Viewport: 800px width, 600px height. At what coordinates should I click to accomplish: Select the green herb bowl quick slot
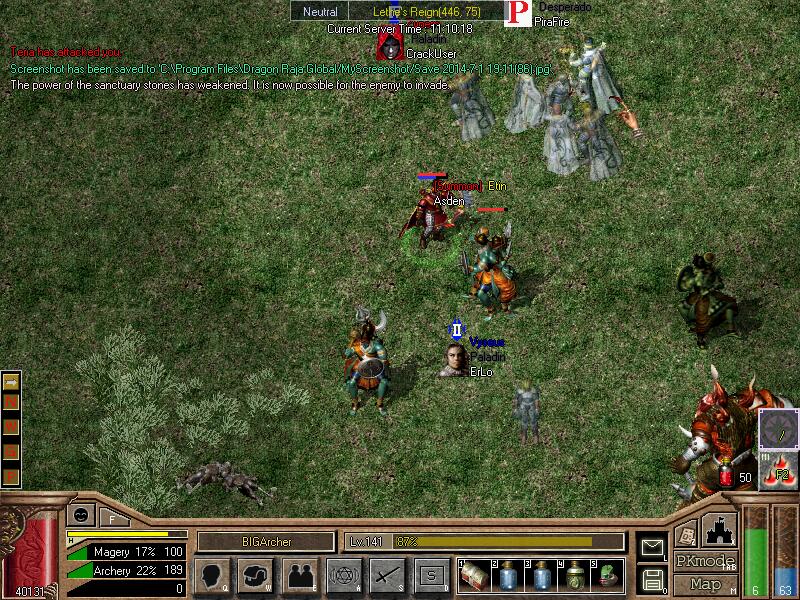pos(608,575)
